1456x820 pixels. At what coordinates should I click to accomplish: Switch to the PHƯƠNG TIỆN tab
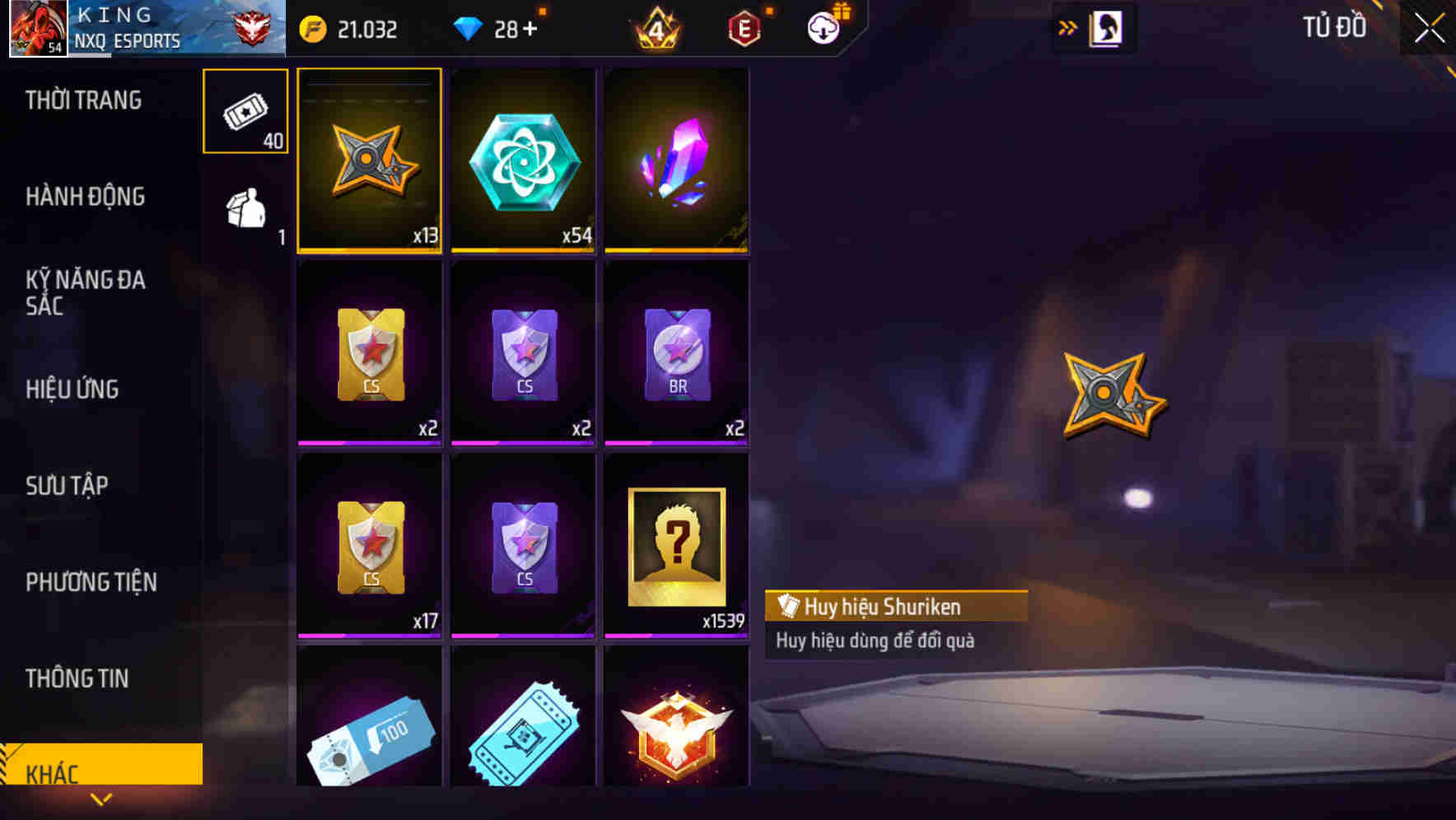pos(91,582)
